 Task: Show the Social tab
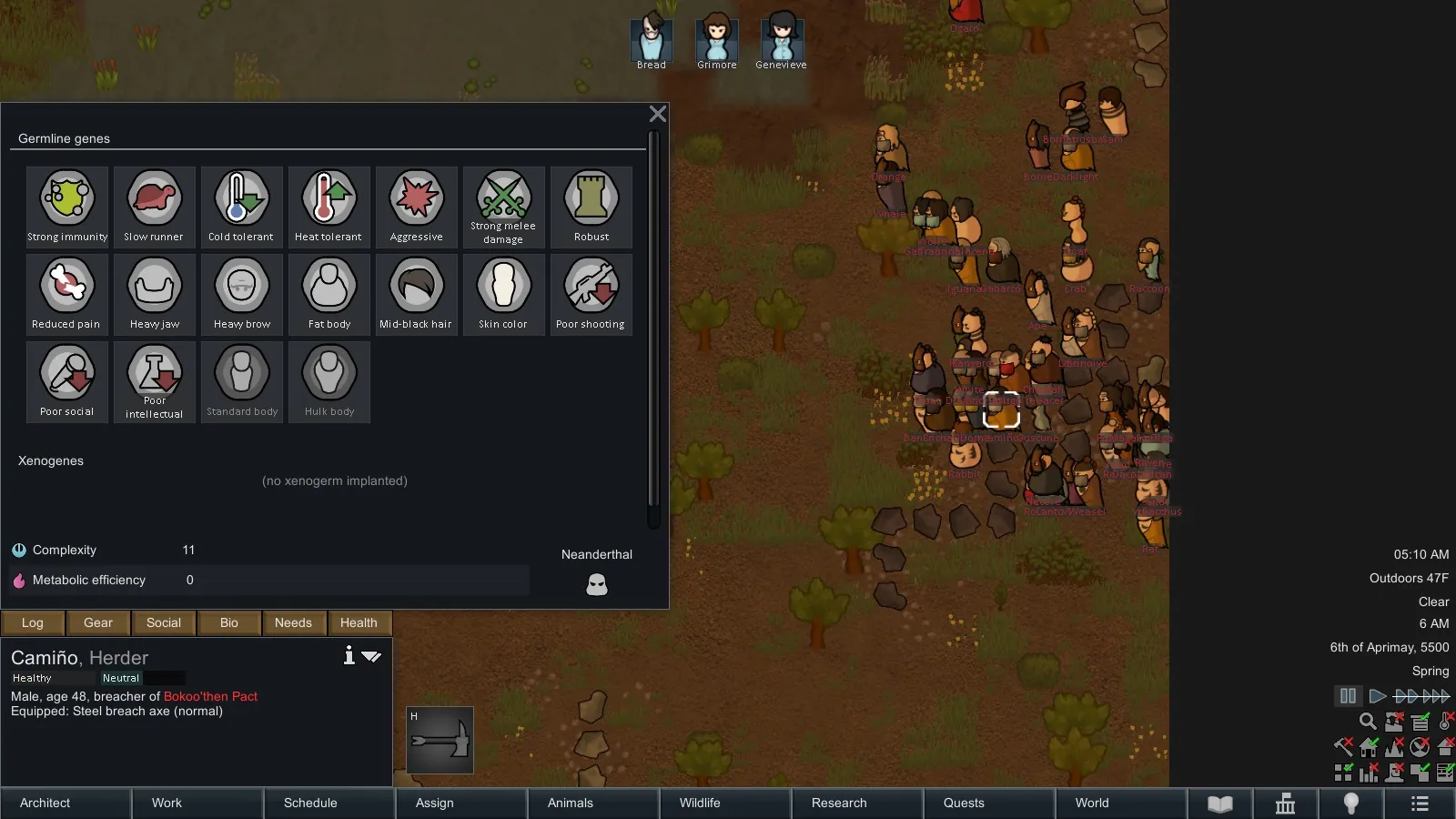pyautogui.click(x=164, y=622)
